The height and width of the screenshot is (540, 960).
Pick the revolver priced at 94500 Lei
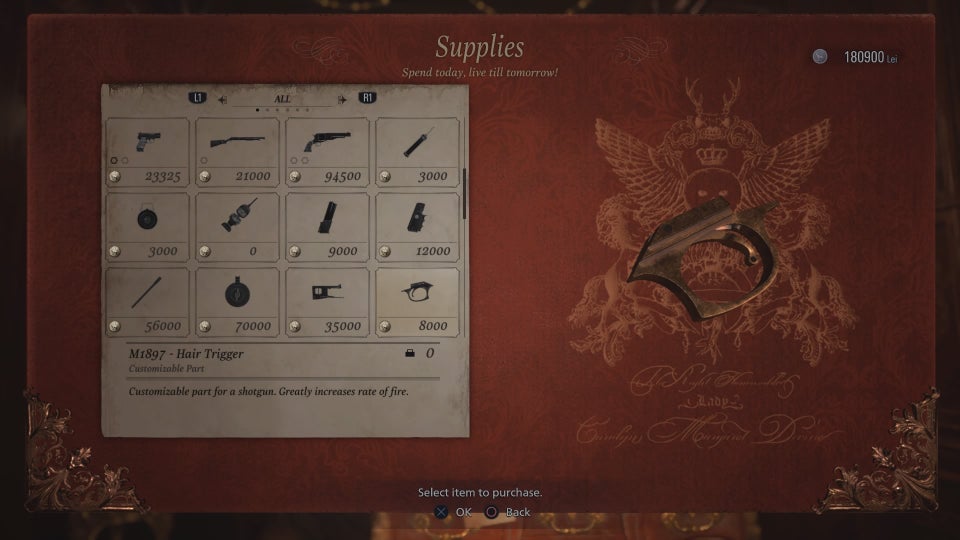327,151
